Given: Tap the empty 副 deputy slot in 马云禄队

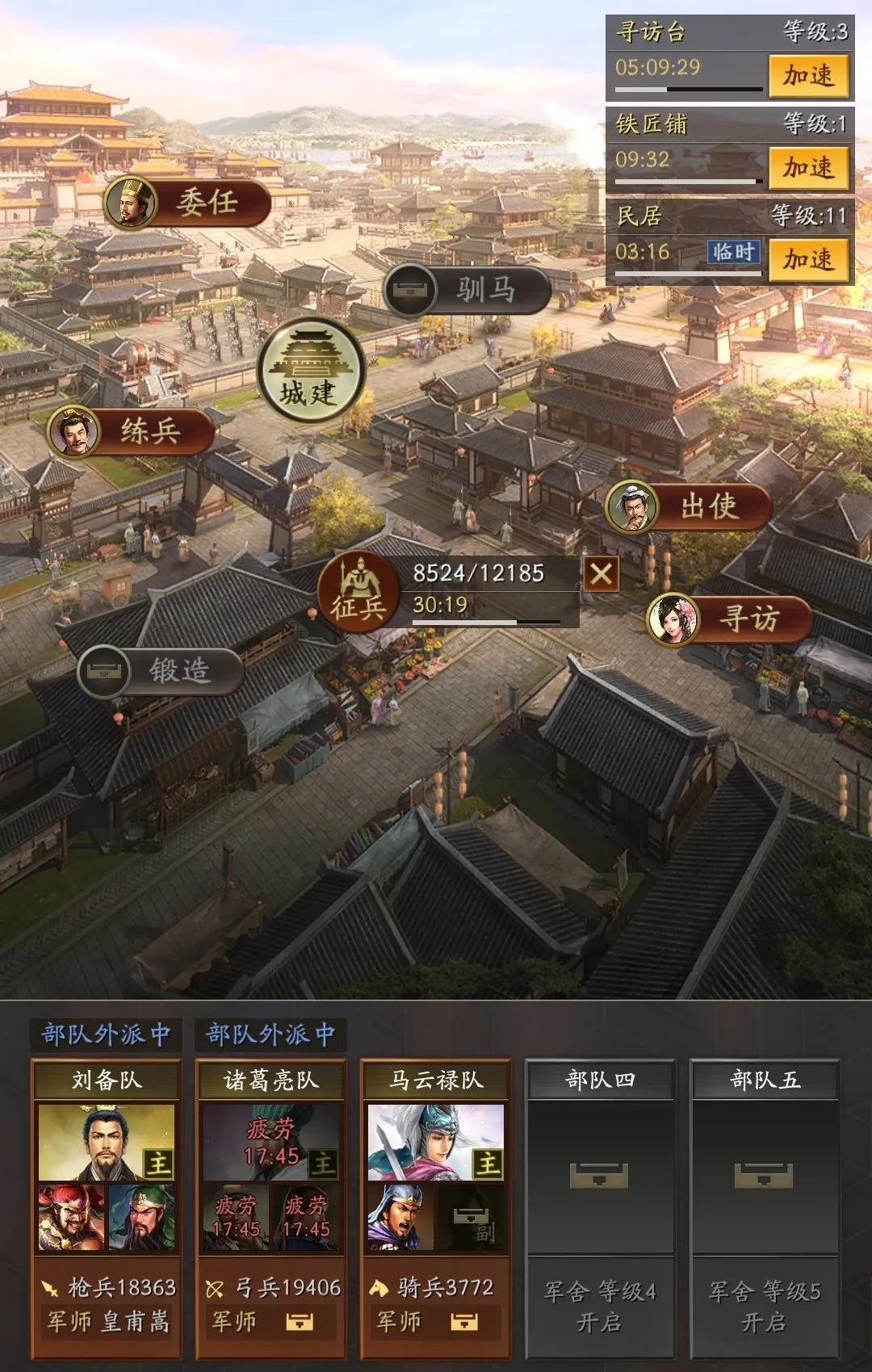Looking at the screenshot, I should tap(472, 1218).
